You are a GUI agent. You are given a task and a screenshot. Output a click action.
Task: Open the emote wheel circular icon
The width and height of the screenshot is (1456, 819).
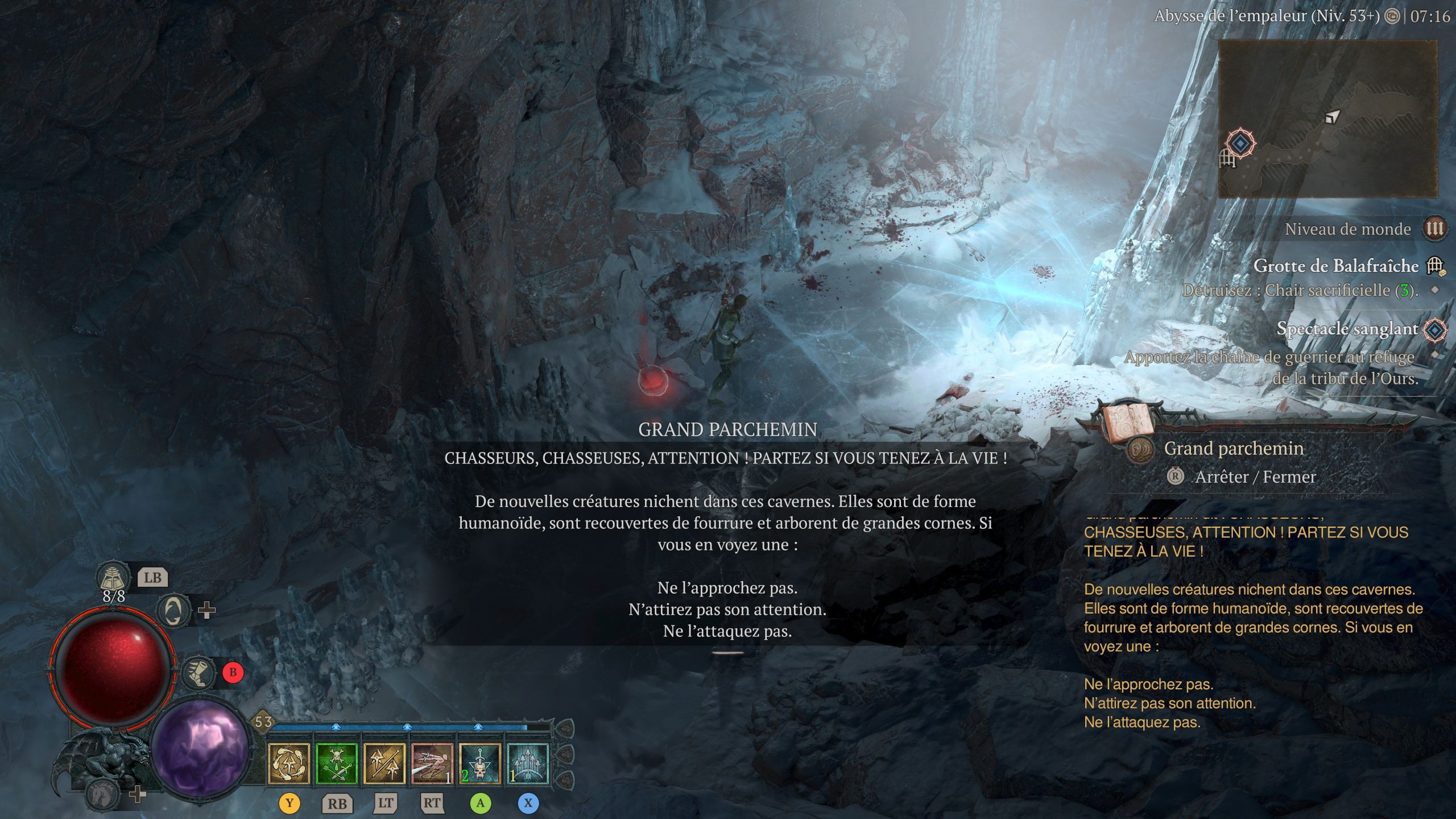point(173,611)
